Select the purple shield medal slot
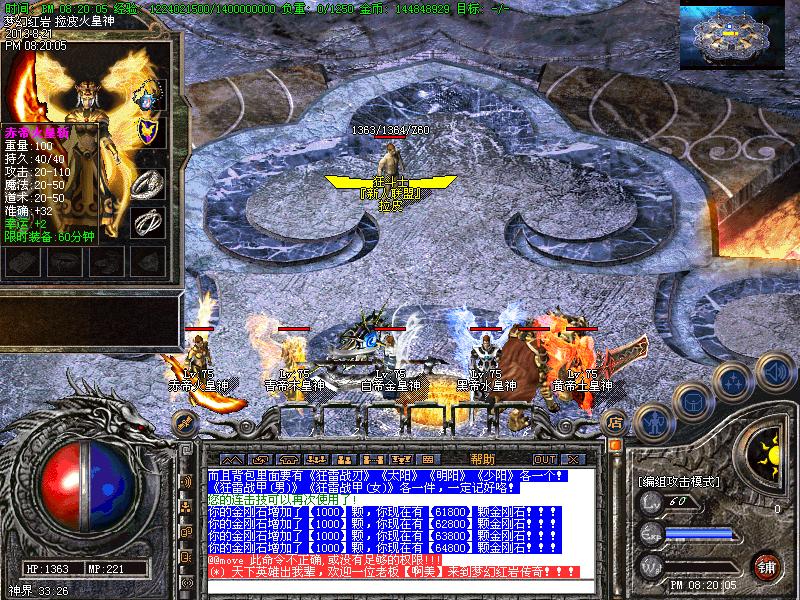This screenshot has height=600, width=800. point(148,131)
